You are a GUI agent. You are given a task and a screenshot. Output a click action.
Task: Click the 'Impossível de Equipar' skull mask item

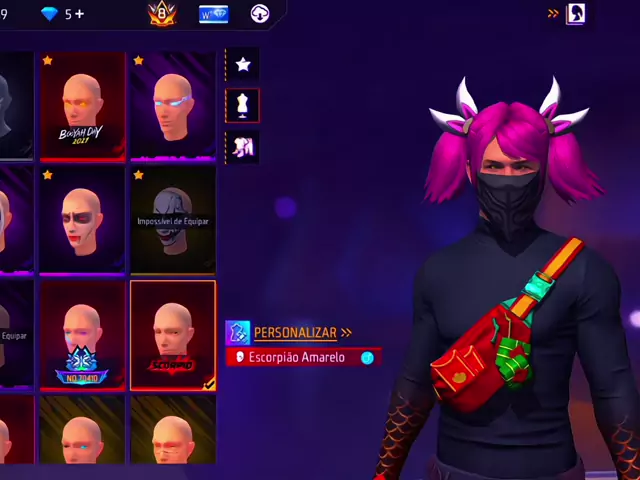pyautogui.click(x=172, y=220)
